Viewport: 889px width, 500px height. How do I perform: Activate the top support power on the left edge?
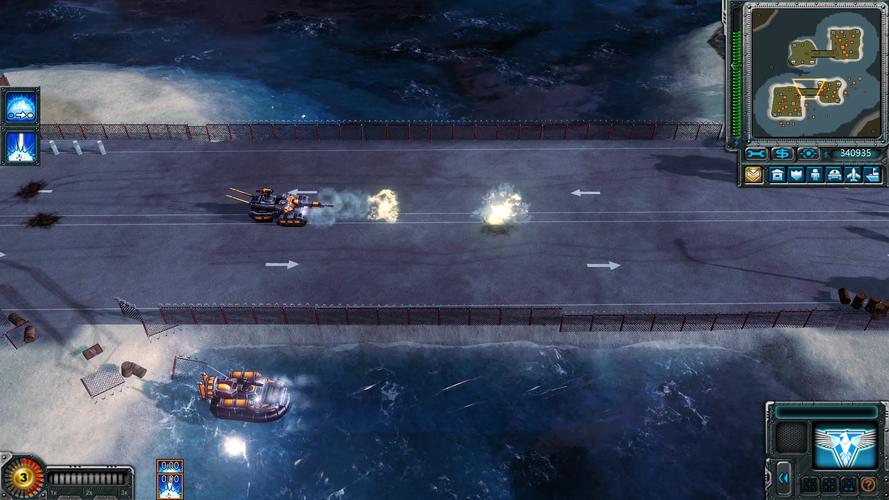click(x=21, y=105)
